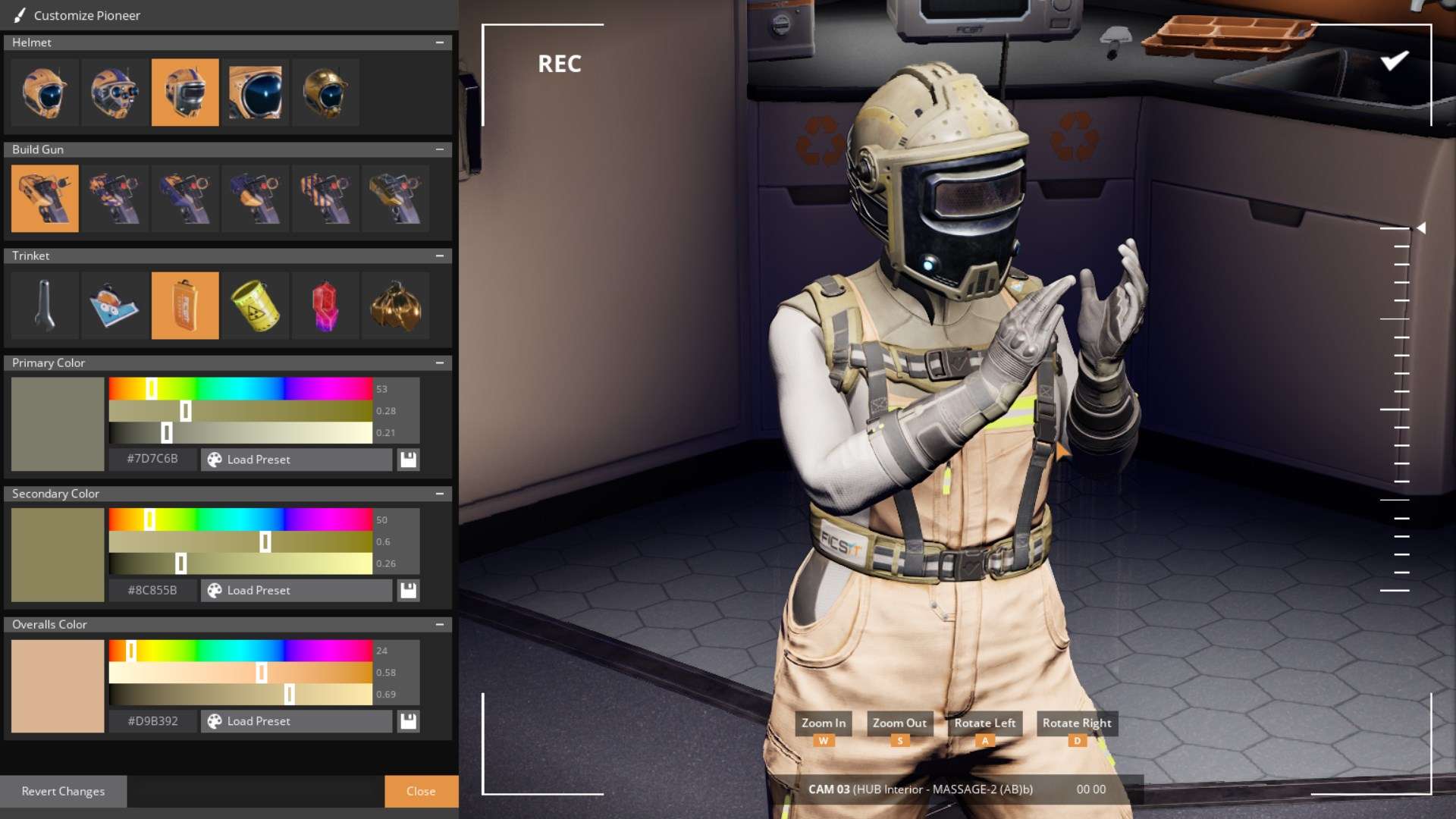
Task: Adjust the Primary Color hue slider
Action: pos(152,389)
